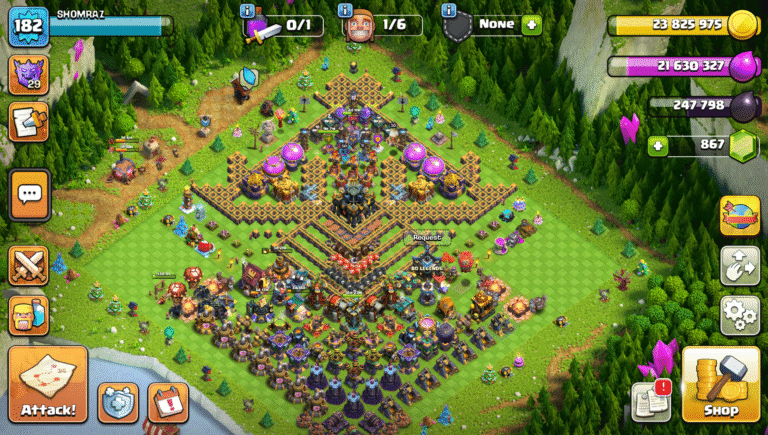The image size is (768, 435).
Task: Open the chat speech bubble panel
Action: click(29, 193)
